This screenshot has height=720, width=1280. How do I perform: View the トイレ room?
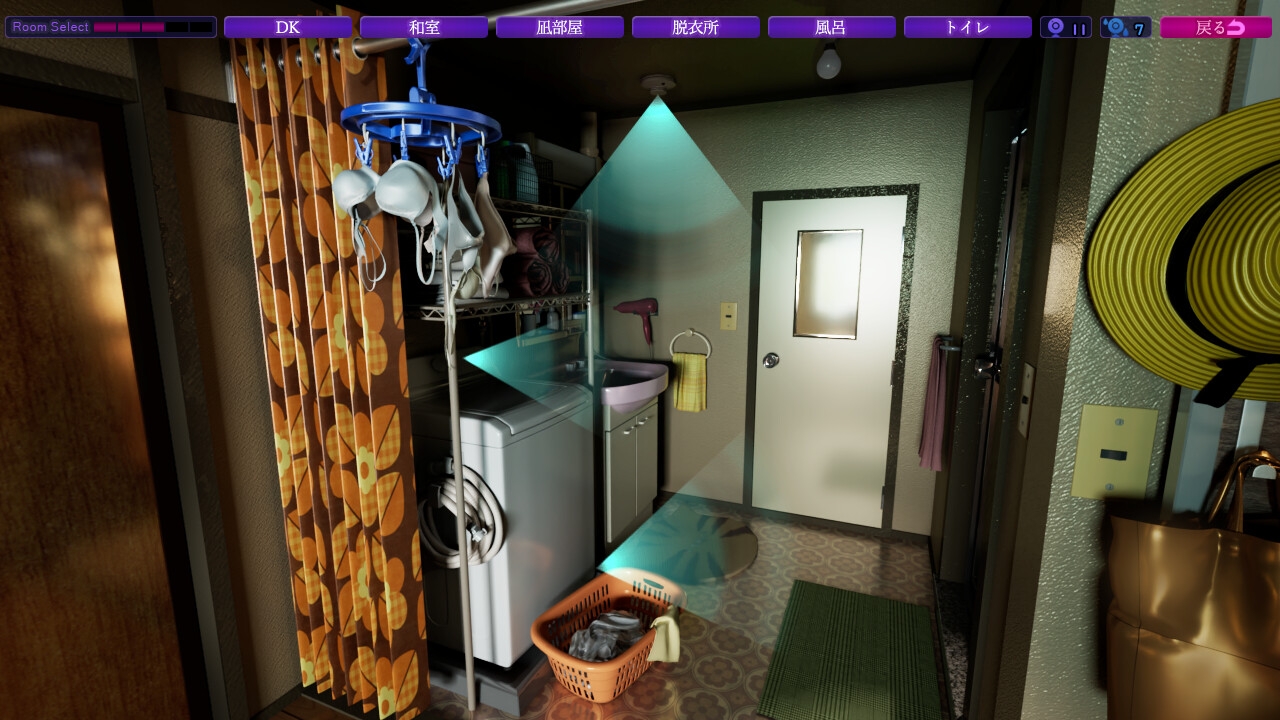coord(968,27)
